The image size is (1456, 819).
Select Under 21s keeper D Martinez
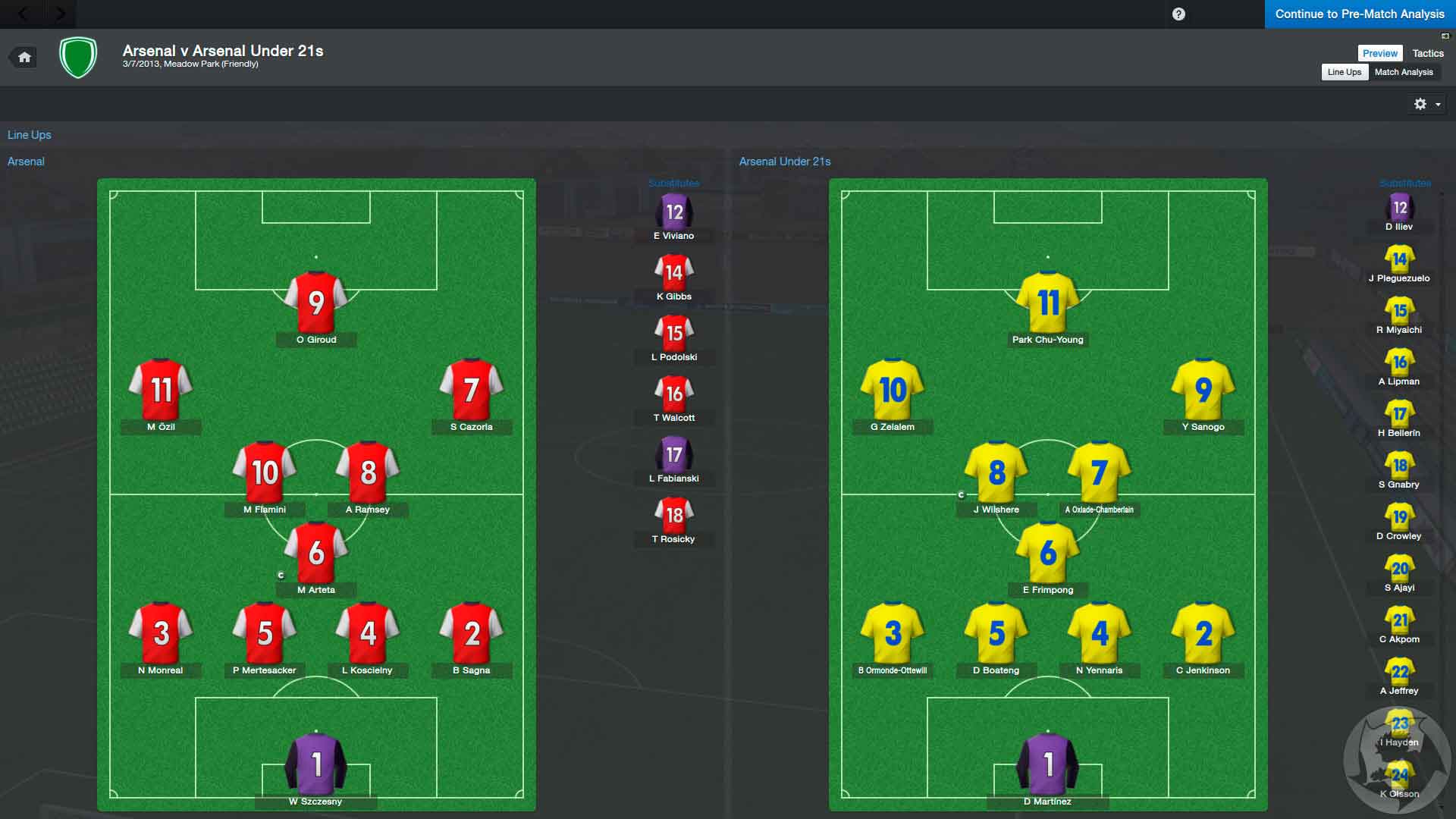point(1048,764)
